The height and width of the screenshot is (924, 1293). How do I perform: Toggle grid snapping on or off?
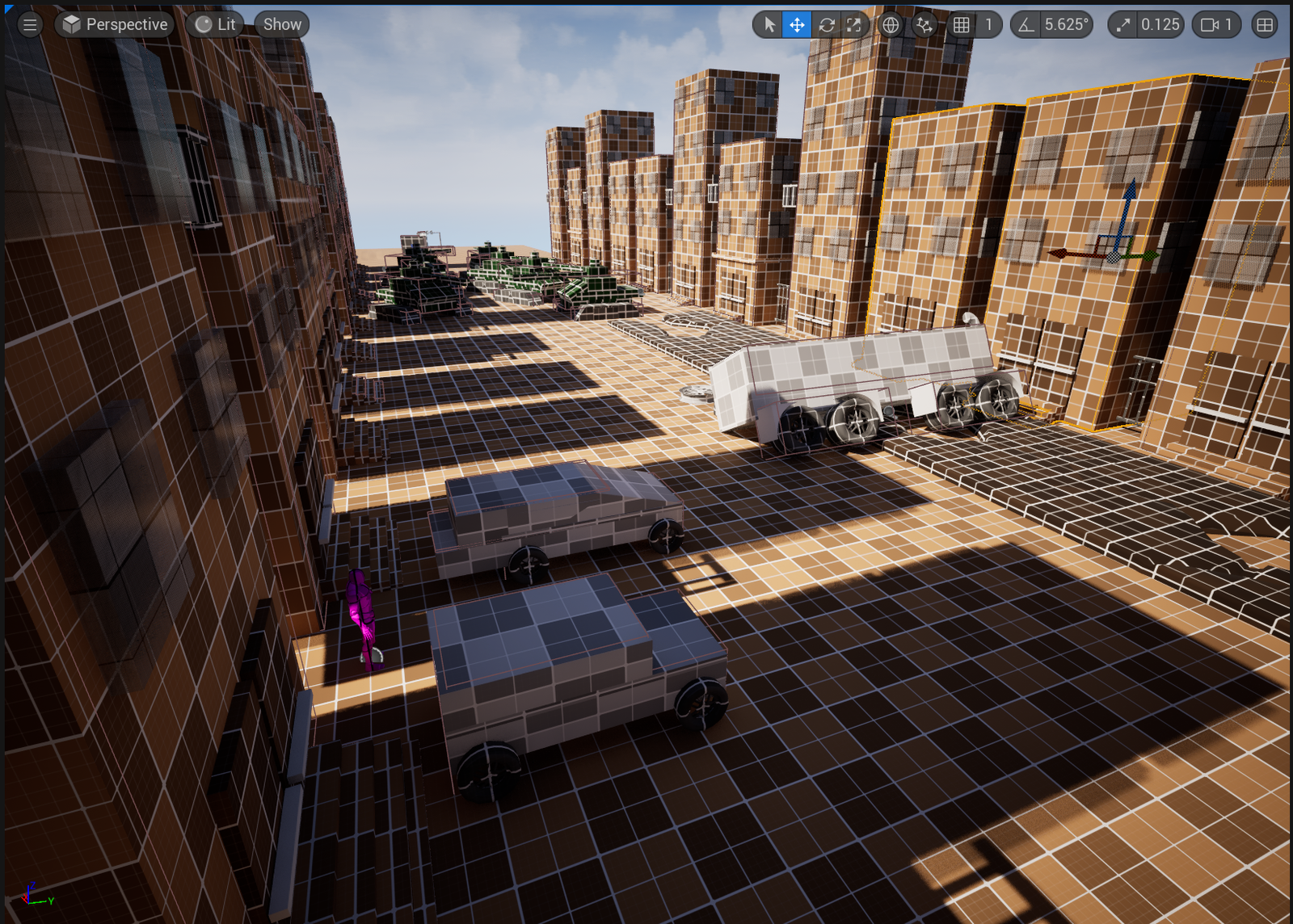[963, 24]
